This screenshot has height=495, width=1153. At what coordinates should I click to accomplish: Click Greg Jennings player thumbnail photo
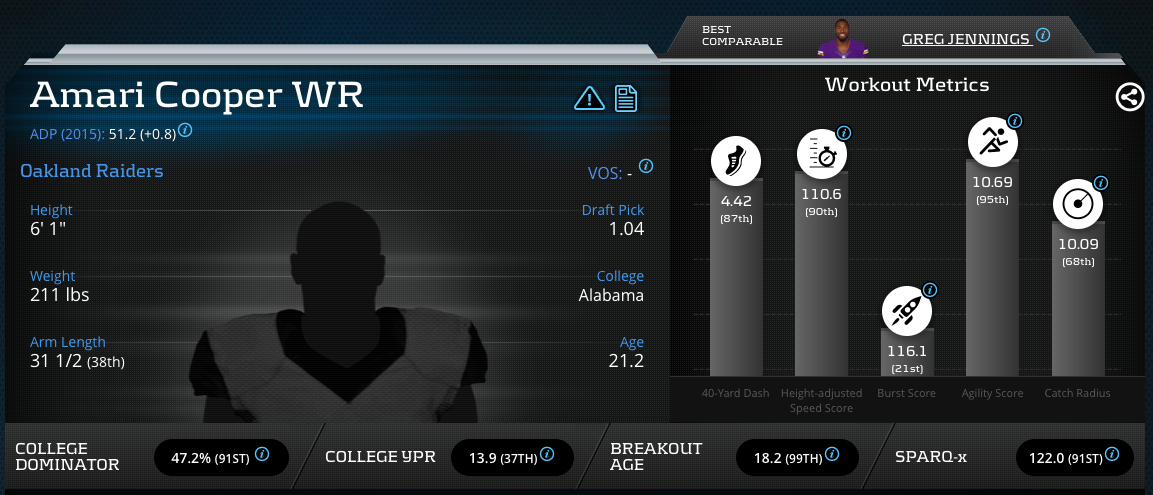click(x=841, y=38)
